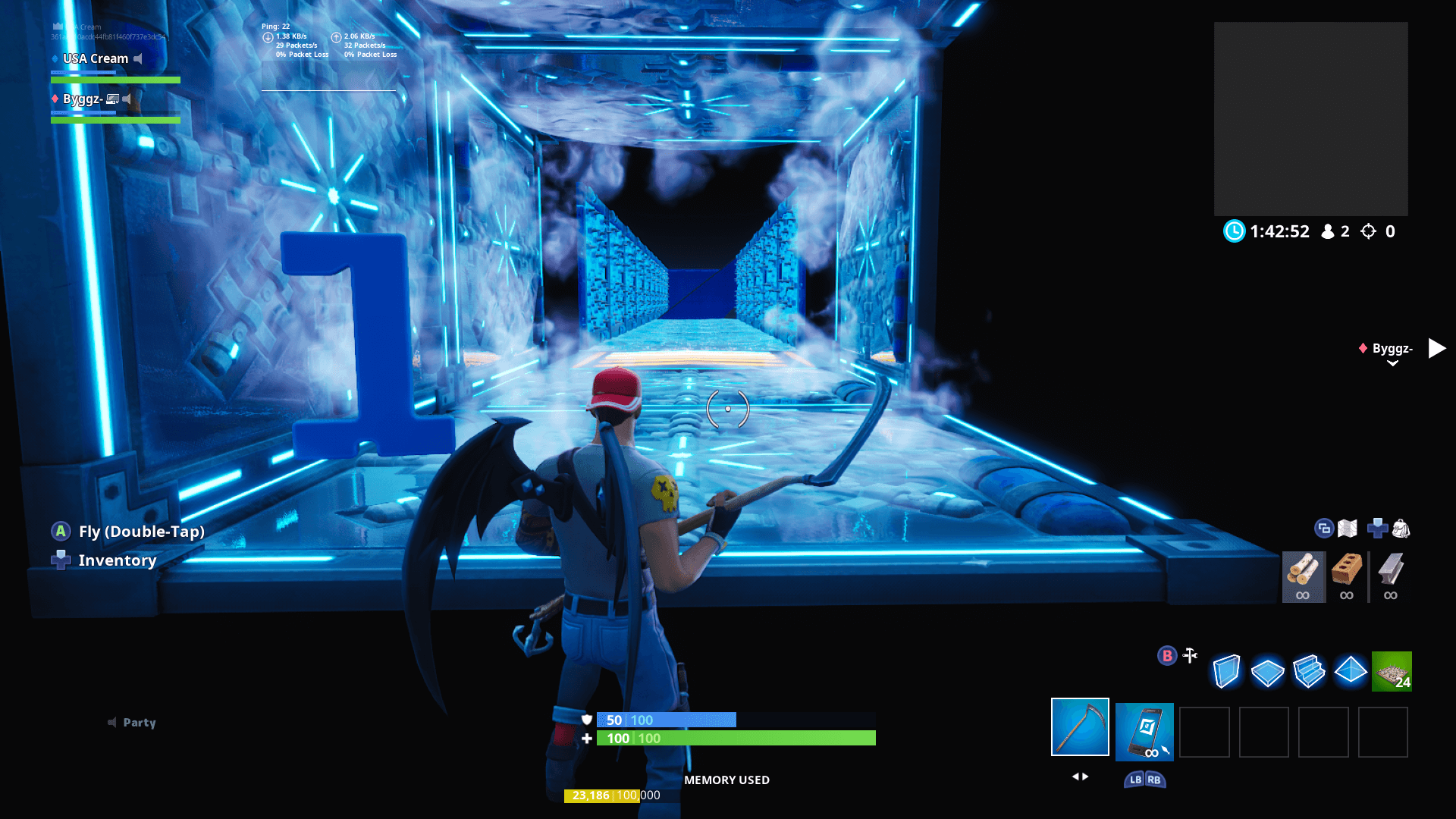Viewport: 1456px width, 819px height.
Task: Open Inventory via the labeled prompt
Action: tap(116, 560)
